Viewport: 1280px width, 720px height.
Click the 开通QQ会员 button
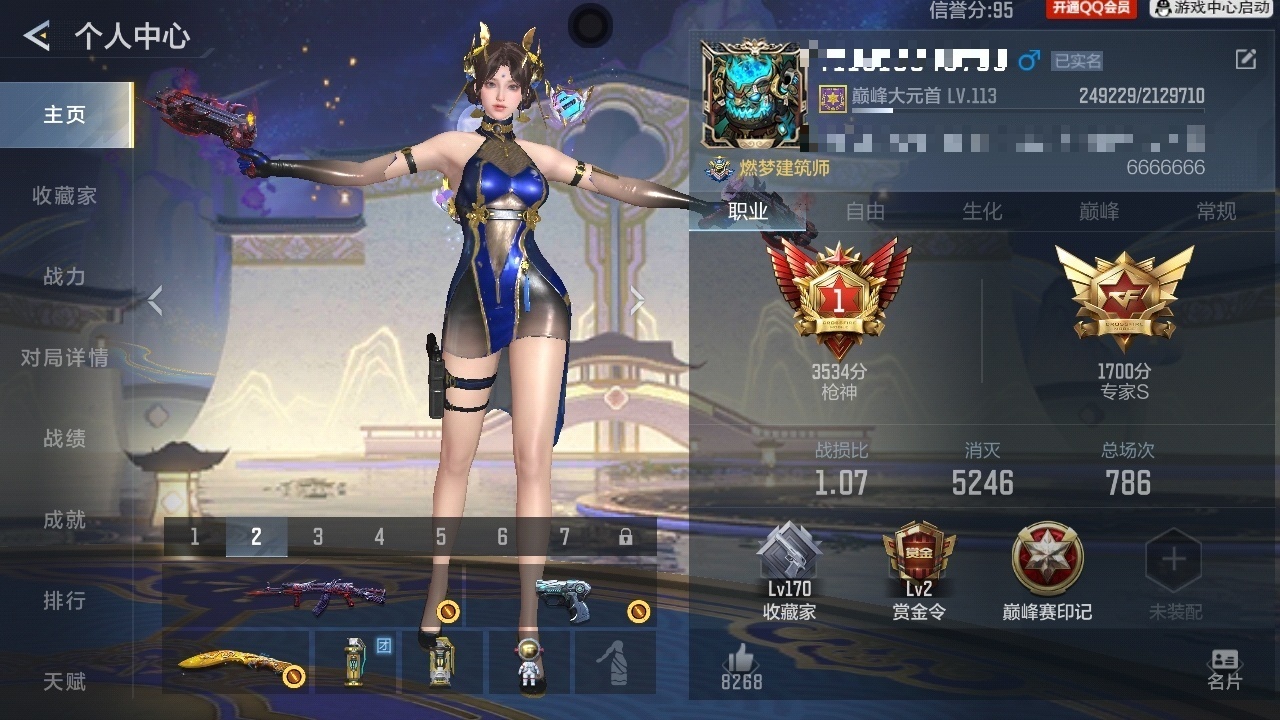(1091, 9)
